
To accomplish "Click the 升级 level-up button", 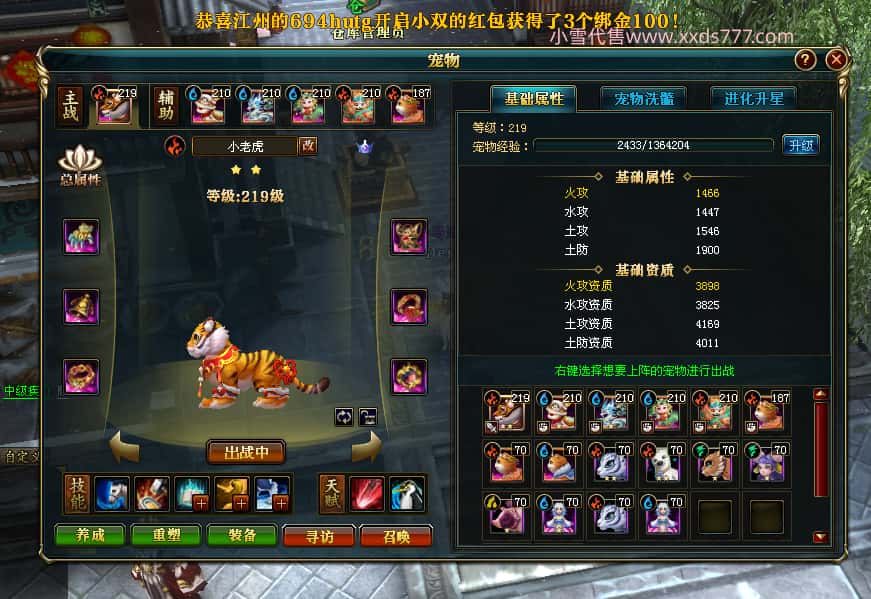I will tap(801, 145).
